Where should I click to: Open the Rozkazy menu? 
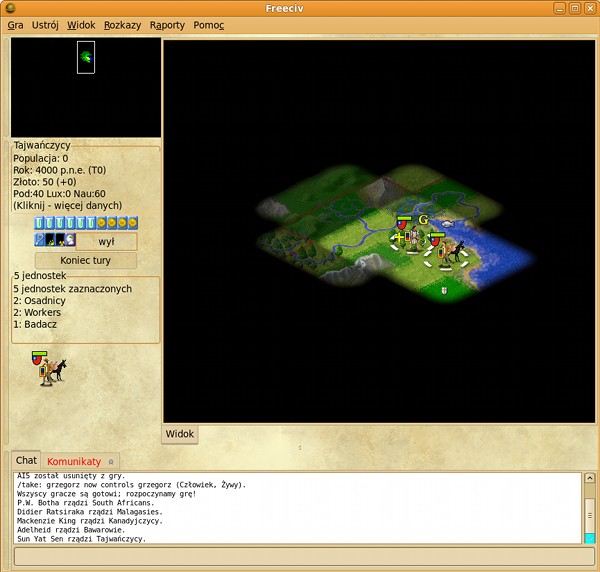[122, 25]
